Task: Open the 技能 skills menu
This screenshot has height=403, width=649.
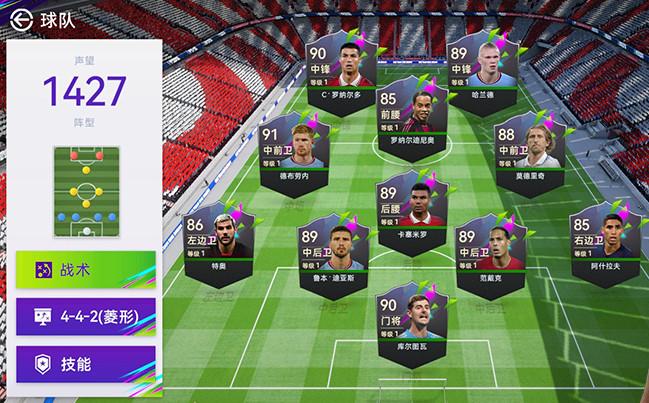Action: coord(85,364)
